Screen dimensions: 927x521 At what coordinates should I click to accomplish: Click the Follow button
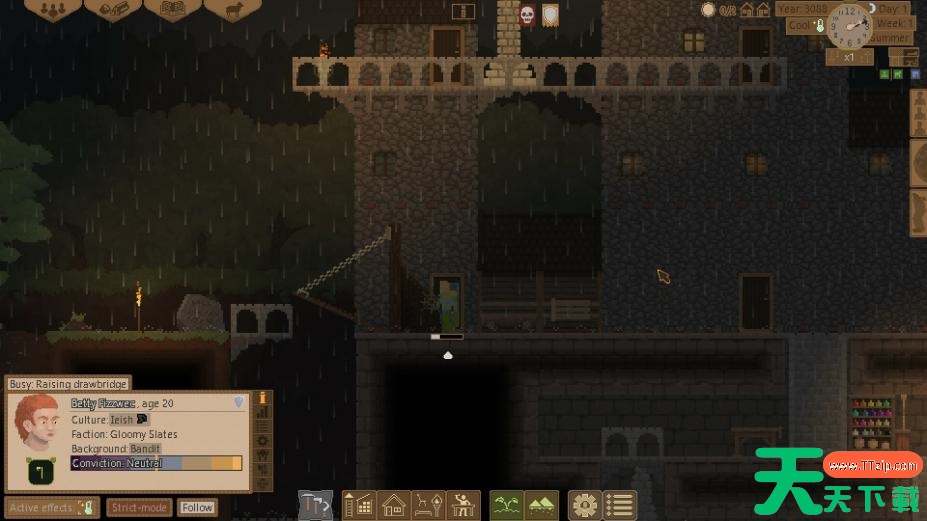[x=197, y=507]
